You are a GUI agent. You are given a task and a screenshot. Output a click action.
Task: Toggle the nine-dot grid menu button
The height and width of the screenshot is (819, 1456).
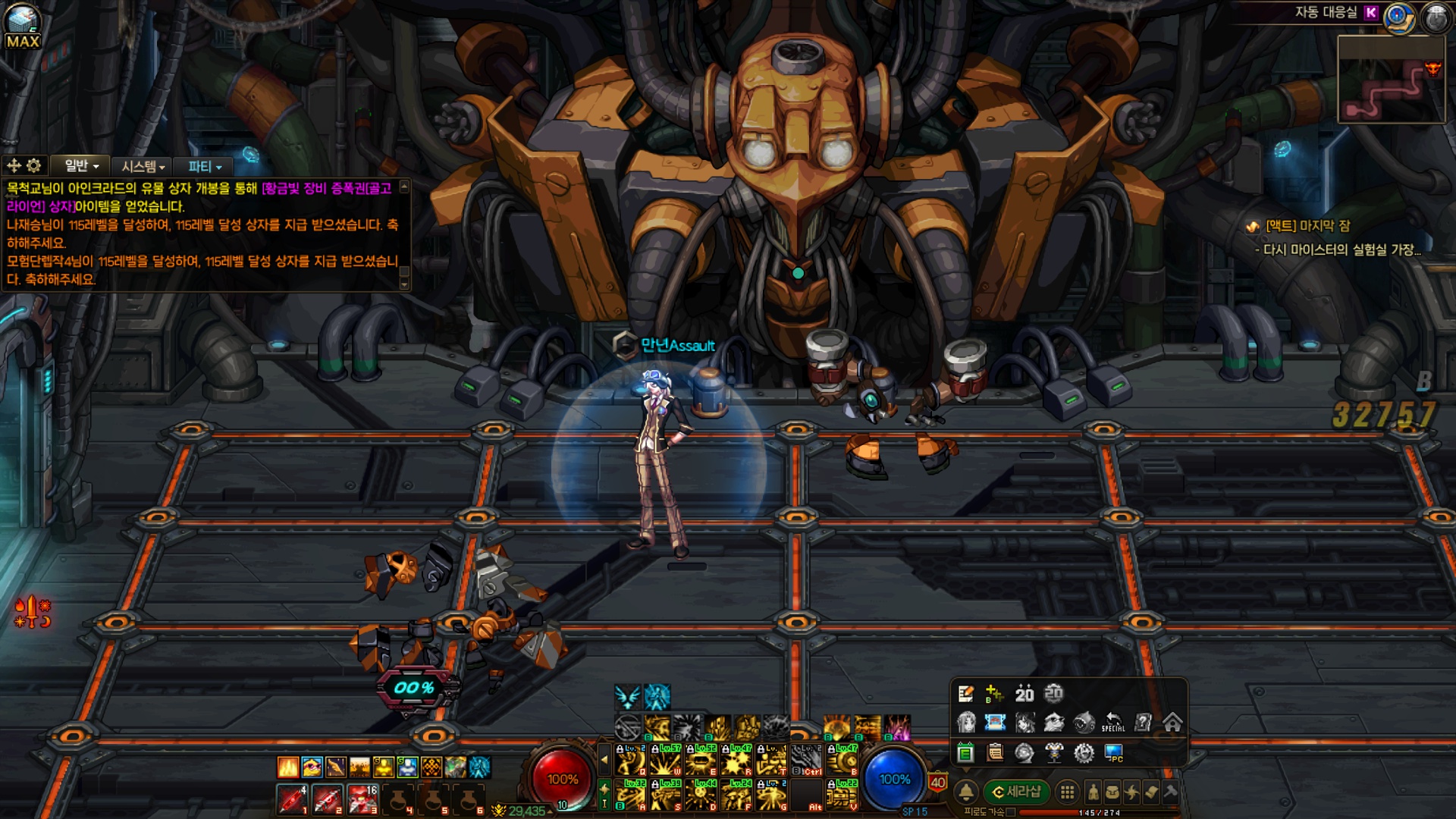(1067, 792)
